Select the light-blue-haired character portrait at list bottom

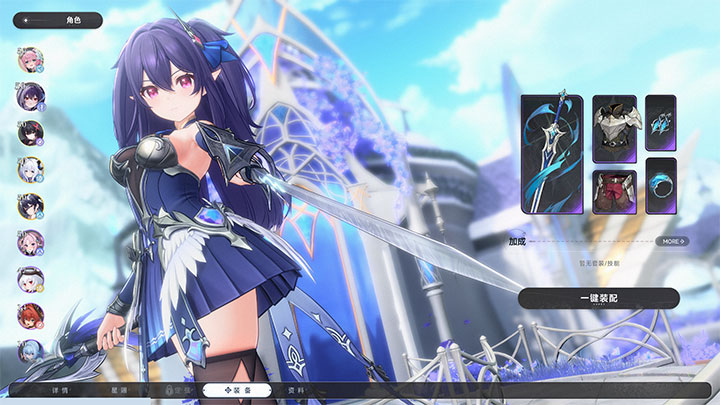(30, 354)
